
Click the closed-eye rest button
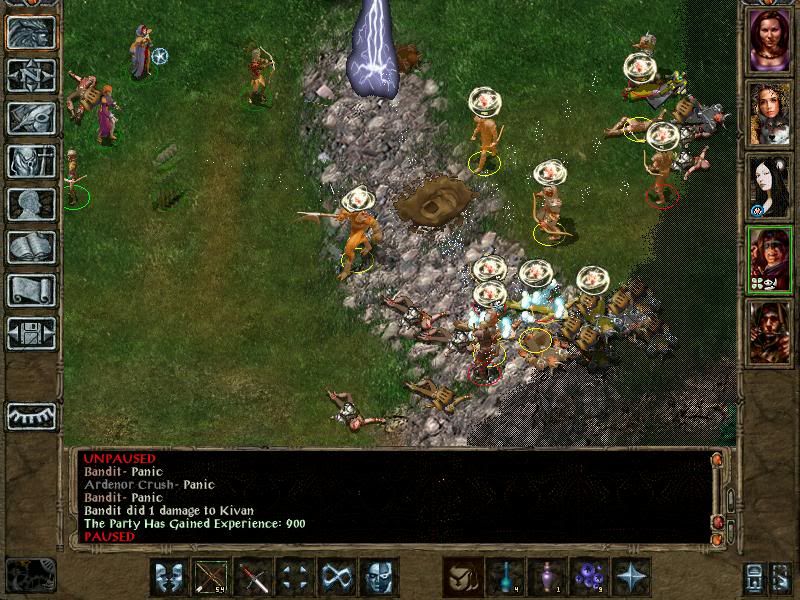click(31, 416)
